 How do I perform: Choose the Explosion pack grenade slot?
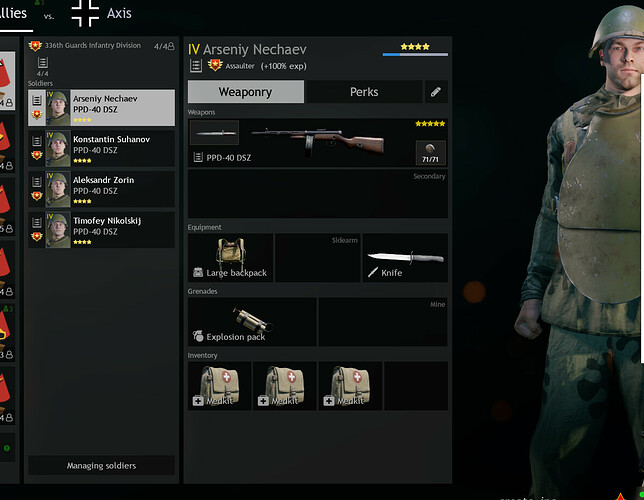coord(252,322)
